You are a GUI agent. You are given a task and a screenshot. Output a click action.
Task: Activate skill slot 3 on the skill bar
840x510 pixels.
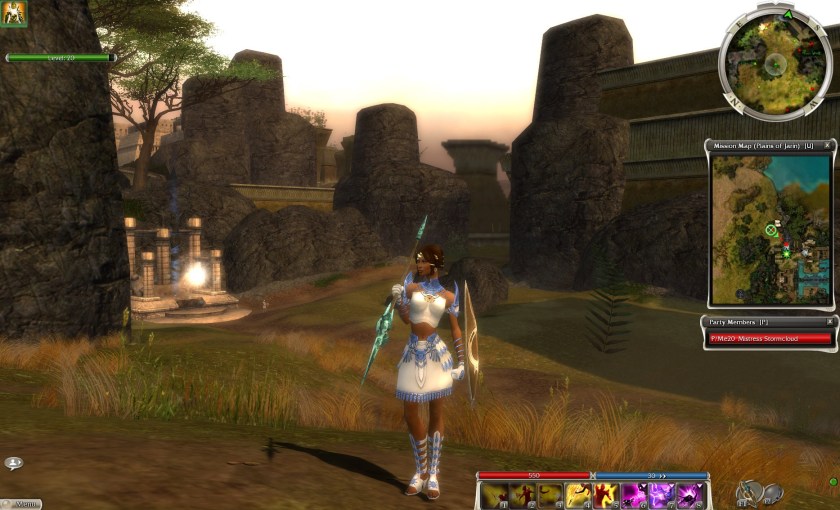[550, 495]
